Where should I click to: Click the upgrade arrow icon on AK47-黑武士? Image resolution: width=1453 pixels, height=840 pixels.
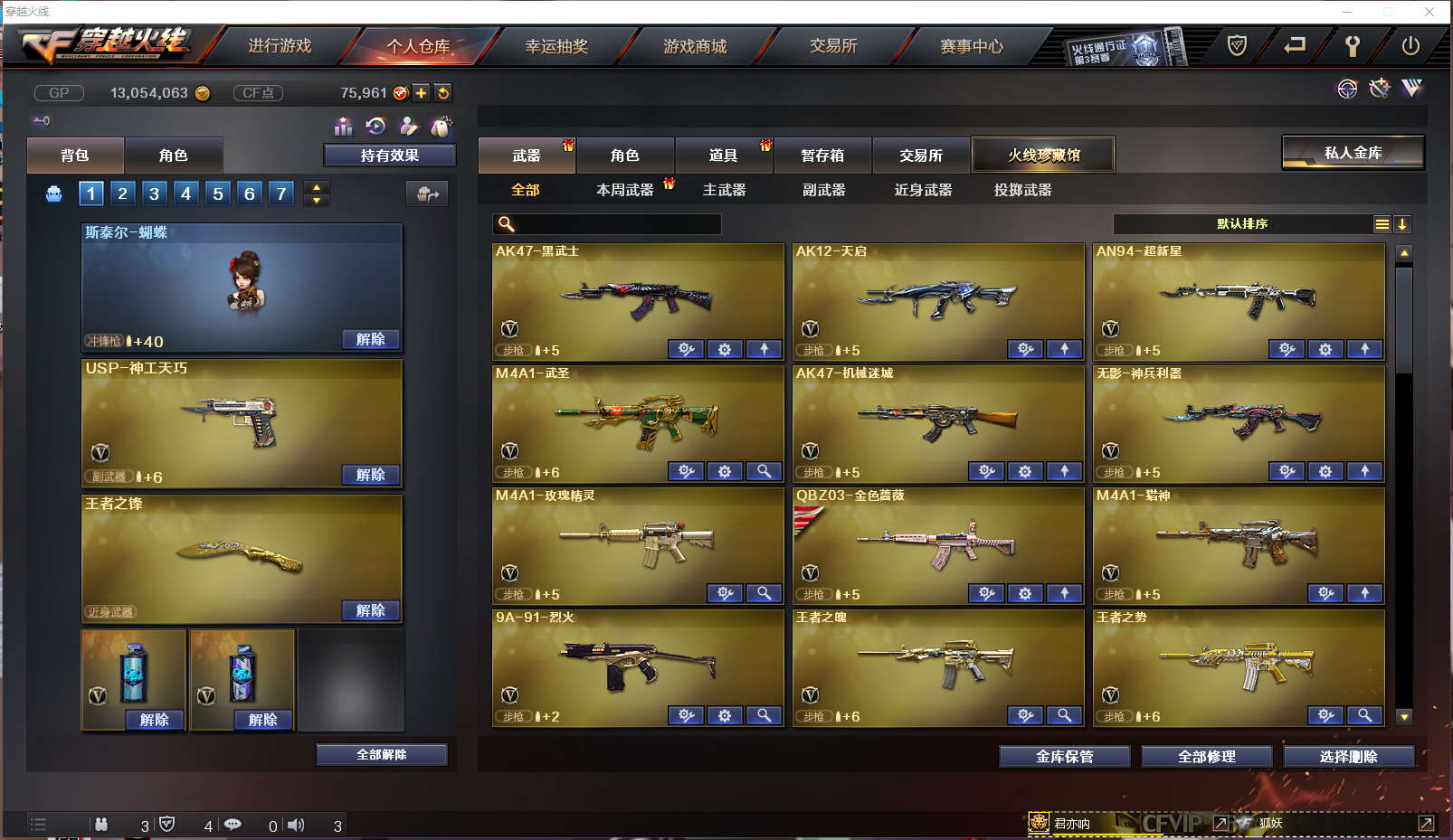[764, 349]
